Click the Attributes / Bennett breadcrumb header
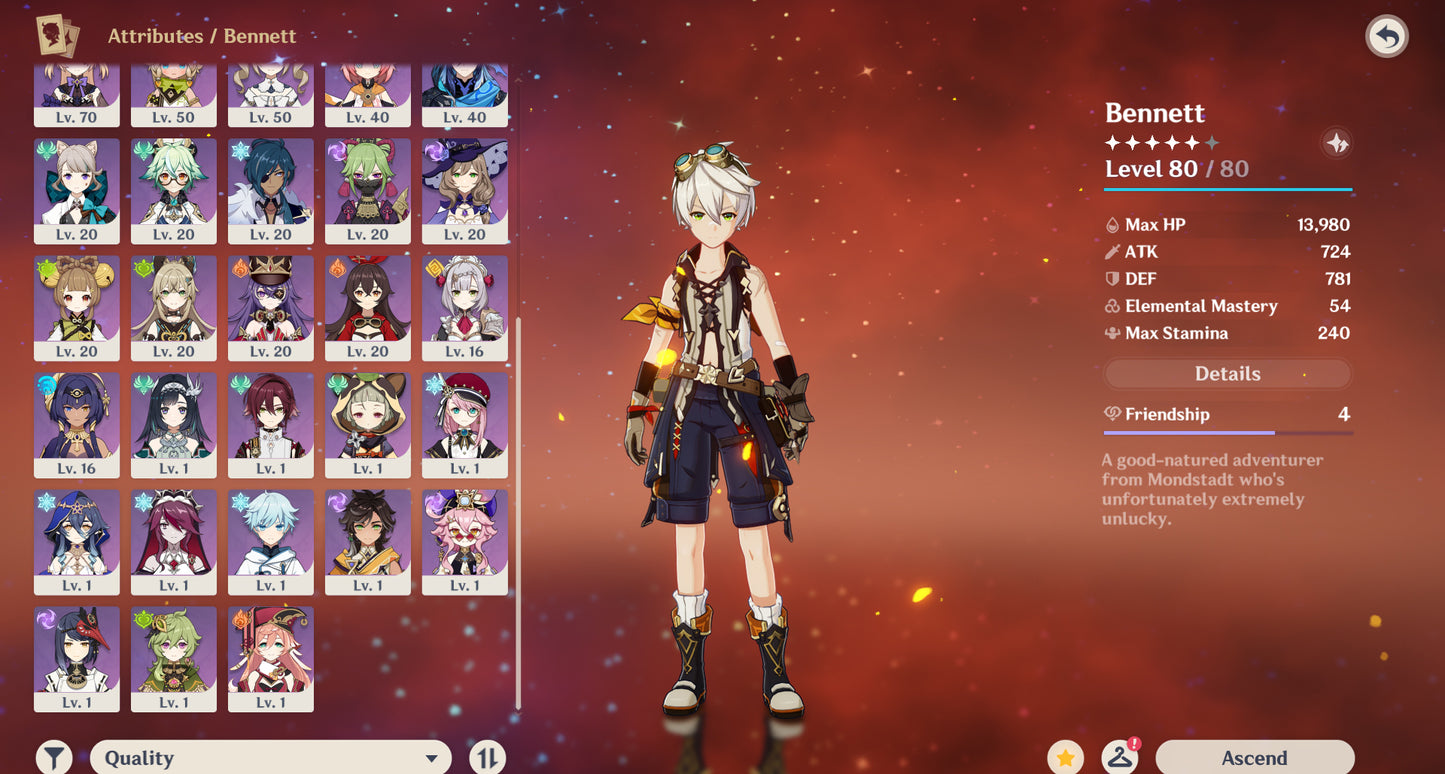Screen dimensions: 1445x774 [201, 36]
